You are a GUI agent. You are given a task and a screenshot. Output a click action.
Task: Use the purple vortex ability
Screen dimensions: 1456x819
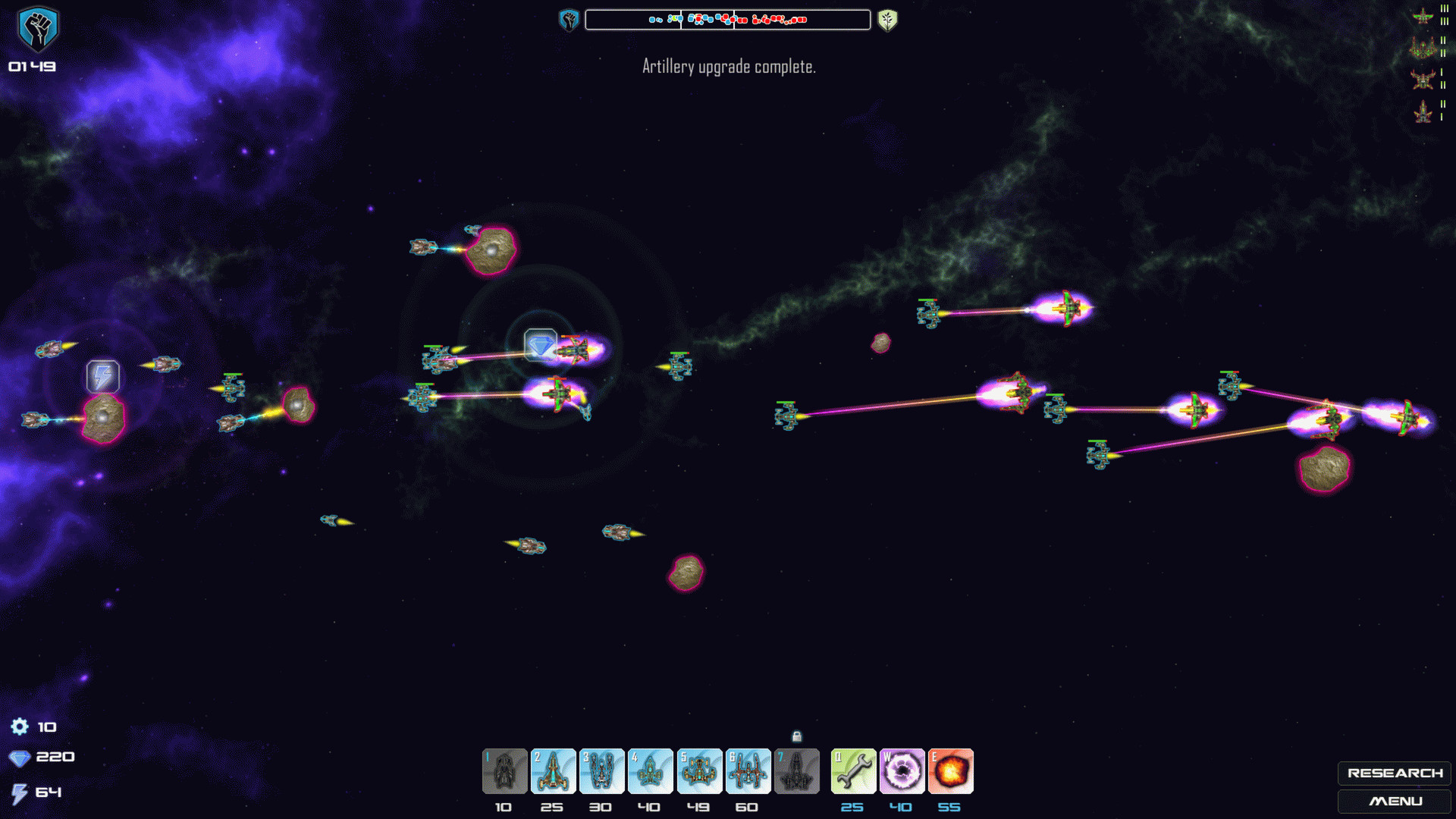pos(902,771)
